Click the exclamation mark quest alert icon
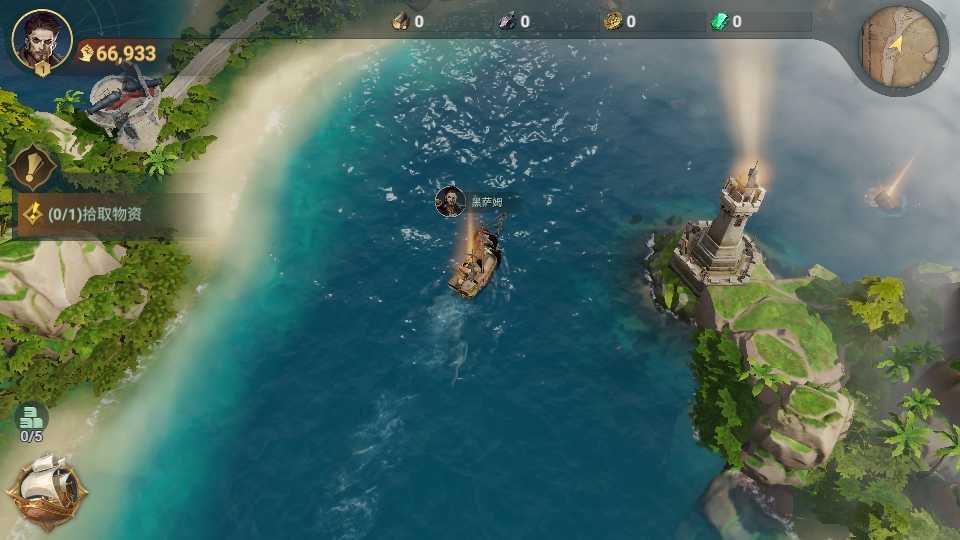The image size is (960, 540). [33, 164]
